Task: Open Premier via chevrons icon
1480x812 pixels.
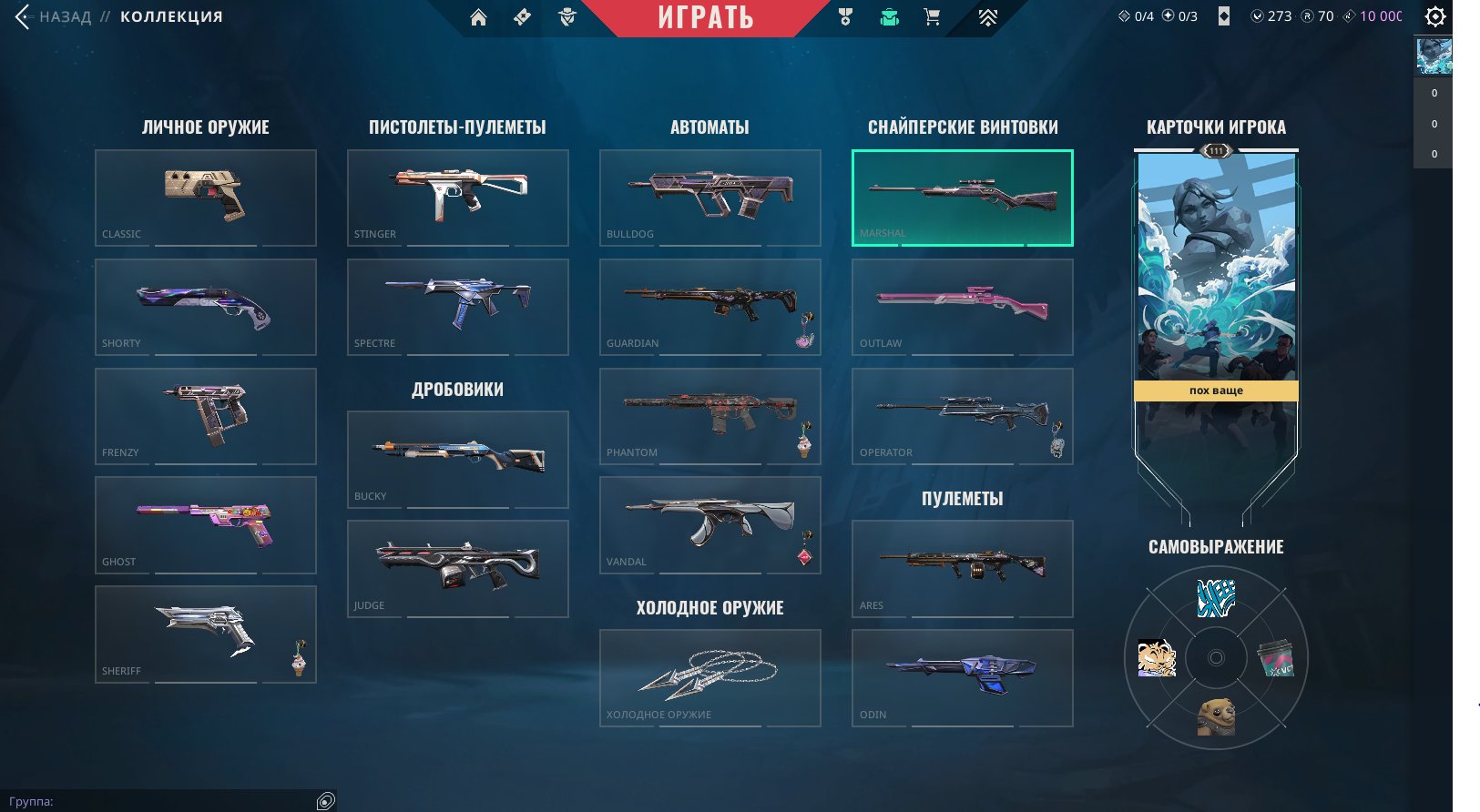Action: [x=986, y=16]
